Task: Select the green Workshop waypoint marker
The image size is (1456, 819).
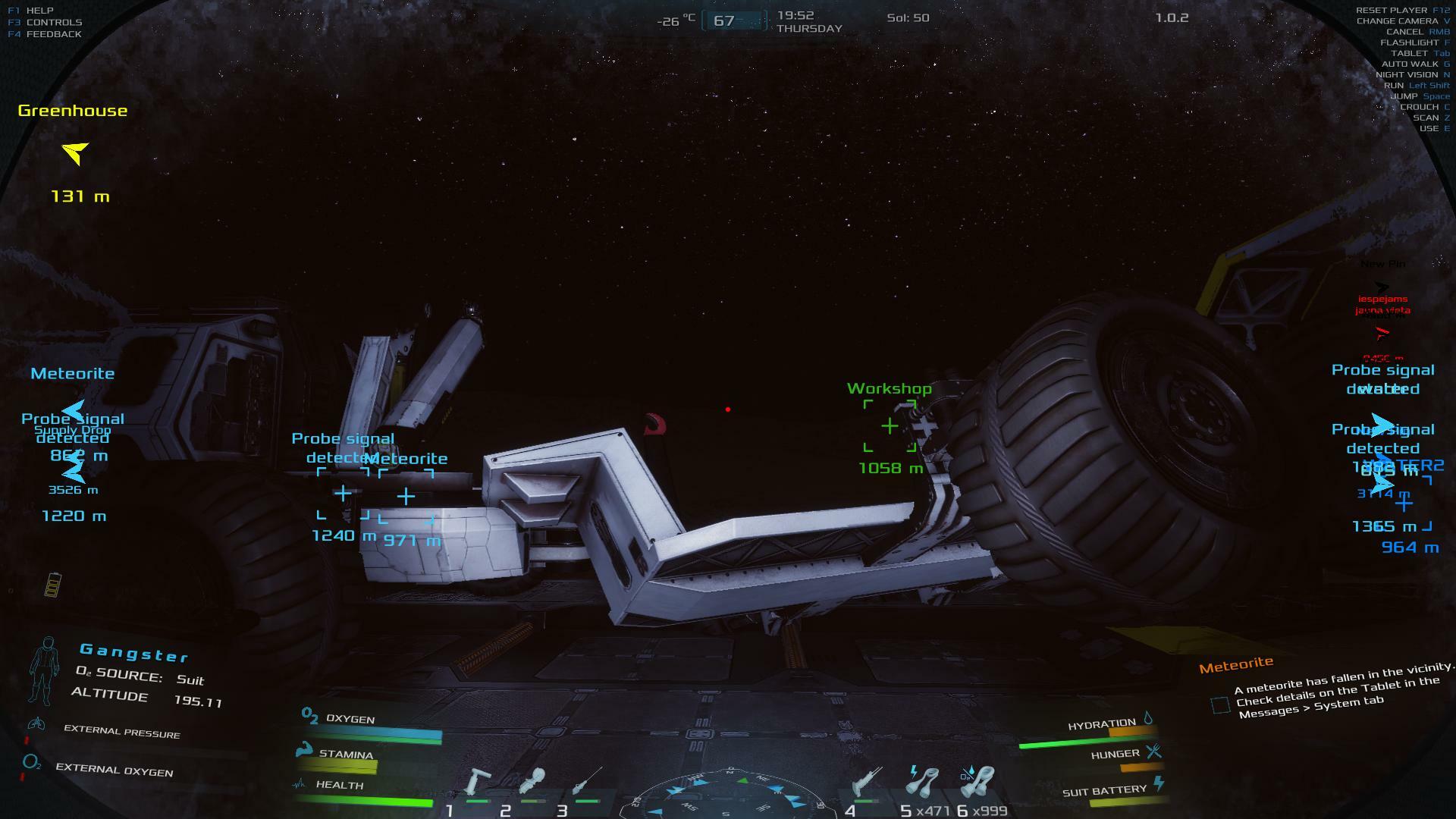Action: pyautogui.click(x=890, y=426)
